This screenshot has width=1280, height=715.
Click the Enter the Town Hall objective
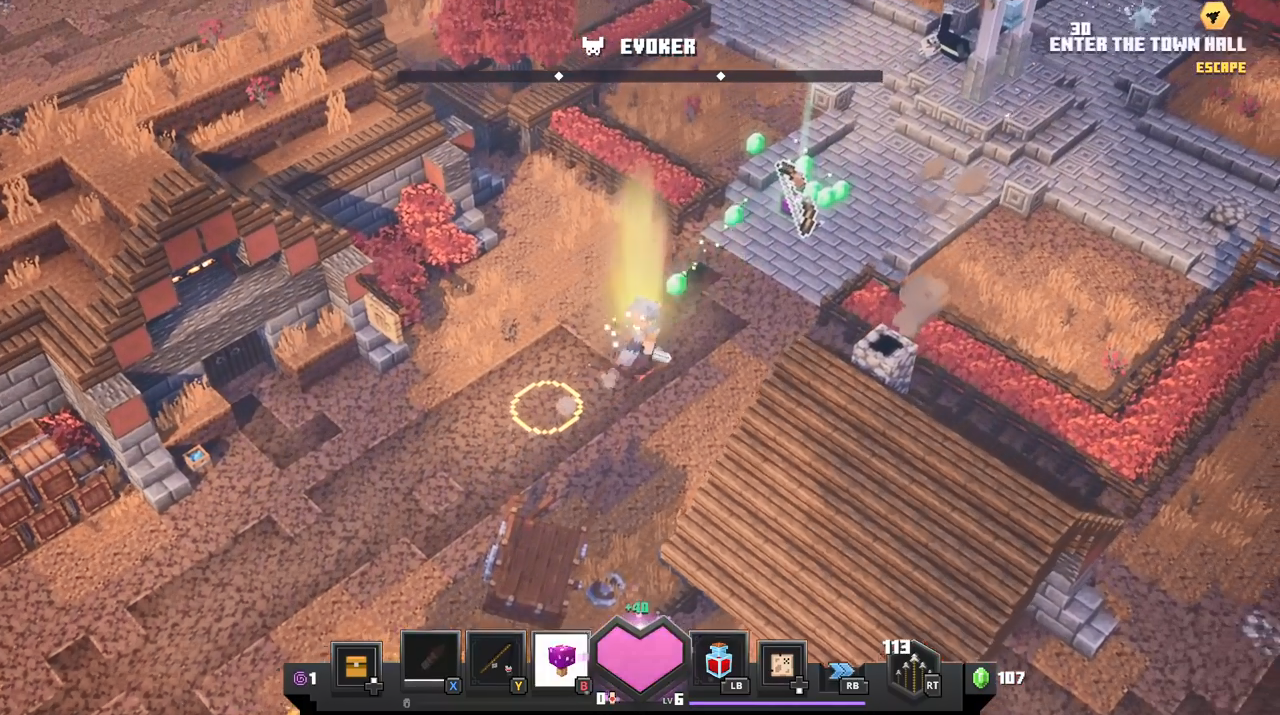coord(1147,44)
